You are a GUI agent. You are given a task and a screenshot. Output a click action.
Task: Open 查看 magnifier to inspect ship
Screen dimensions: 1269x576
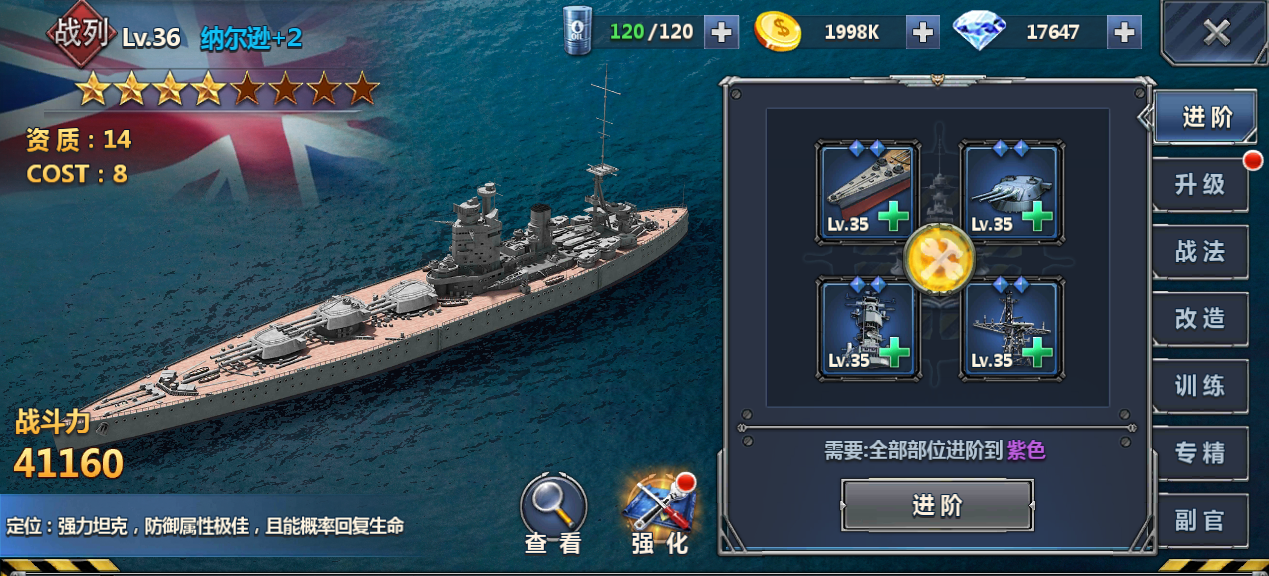[x=553, y=512]
